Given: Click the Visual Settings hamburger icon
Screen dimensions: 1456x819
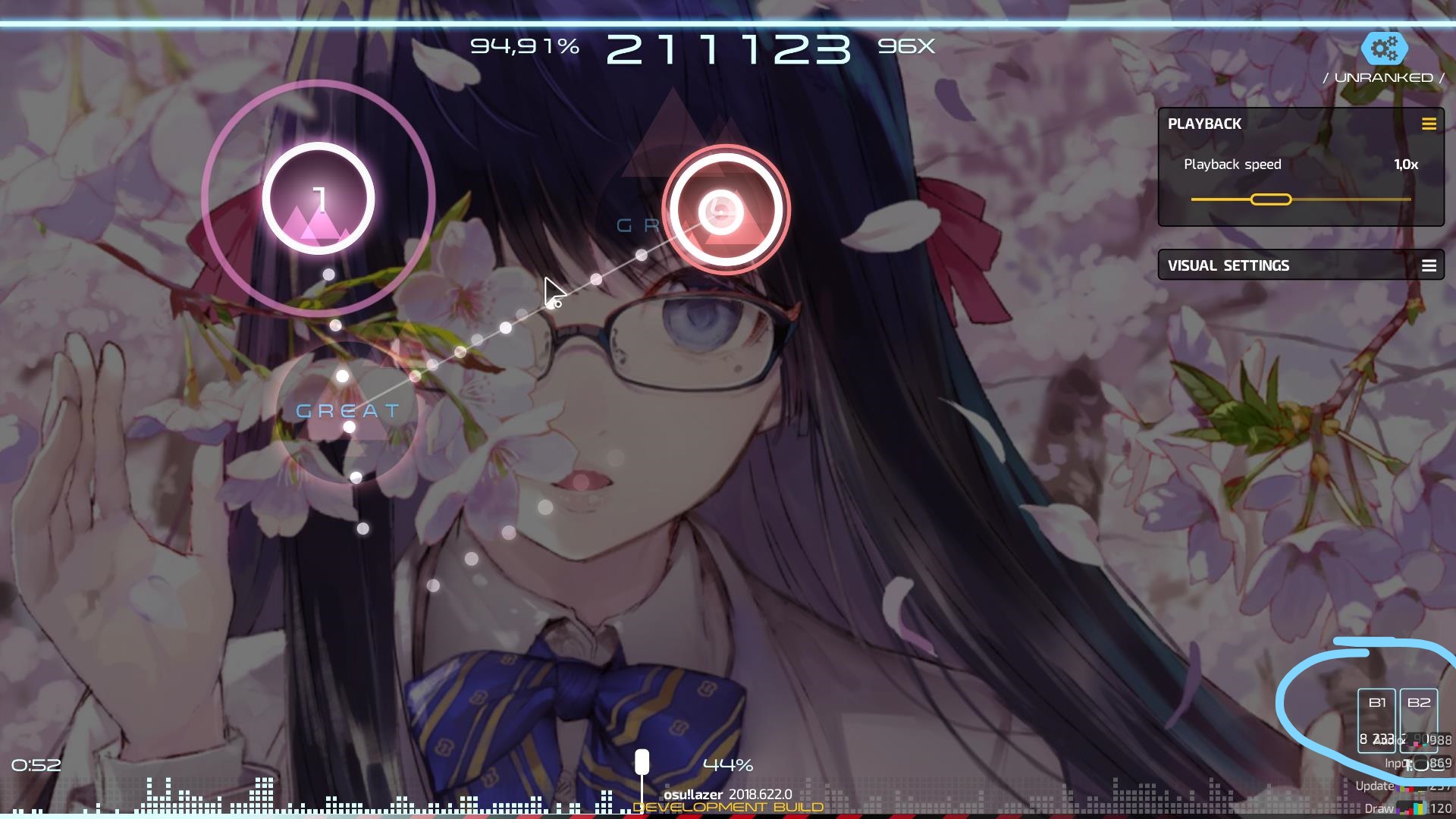Looking at the screenshot, I should tap(1430, 265).
